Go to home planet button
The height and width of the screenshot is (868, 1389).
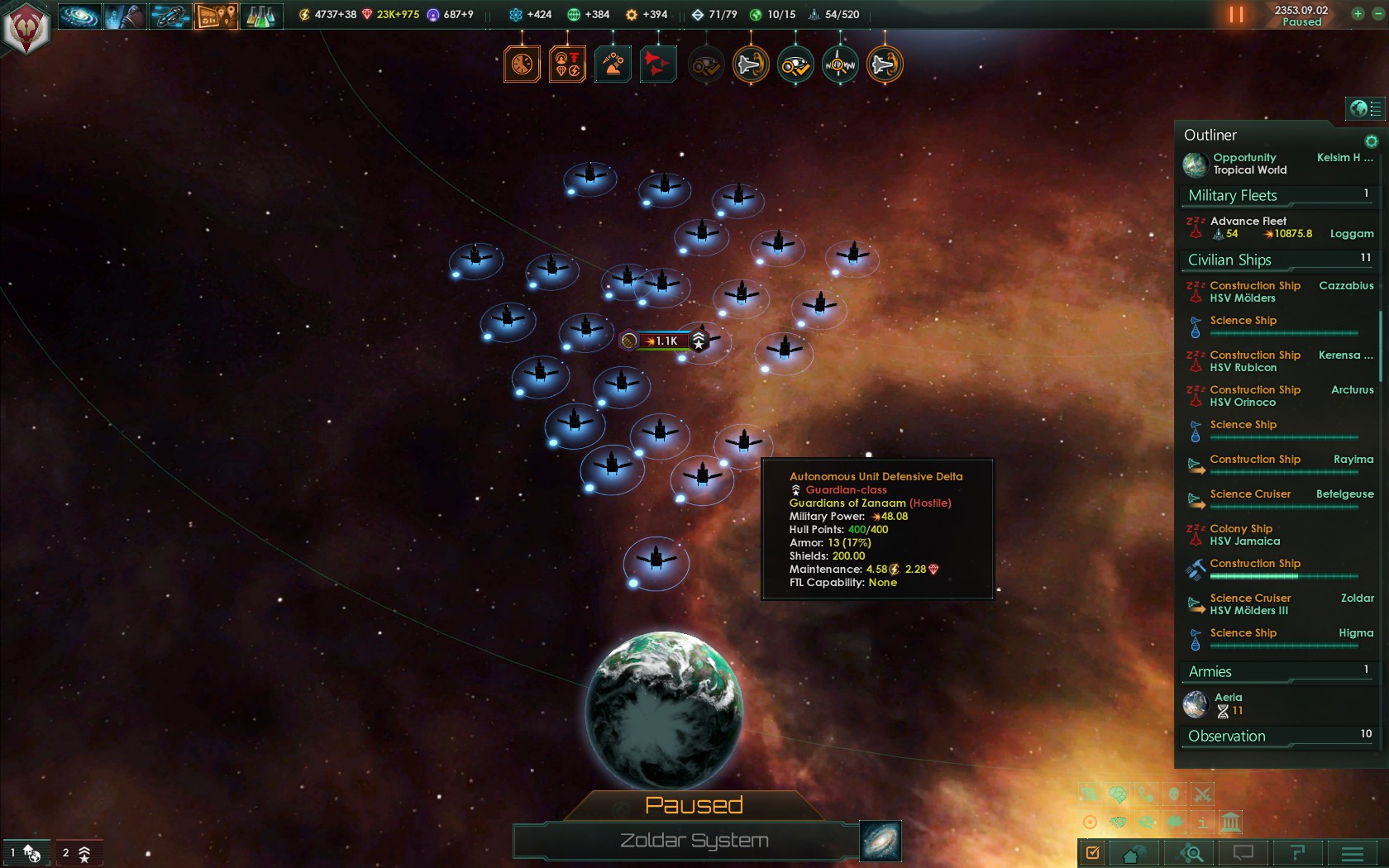(x=1134, y=853)
